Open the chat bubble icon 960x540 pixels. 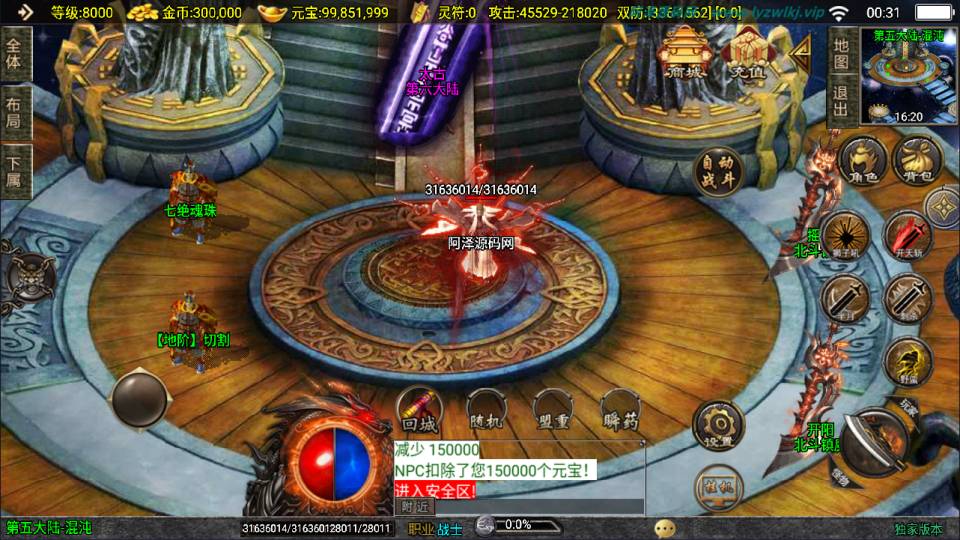click(x=665, y=528)
